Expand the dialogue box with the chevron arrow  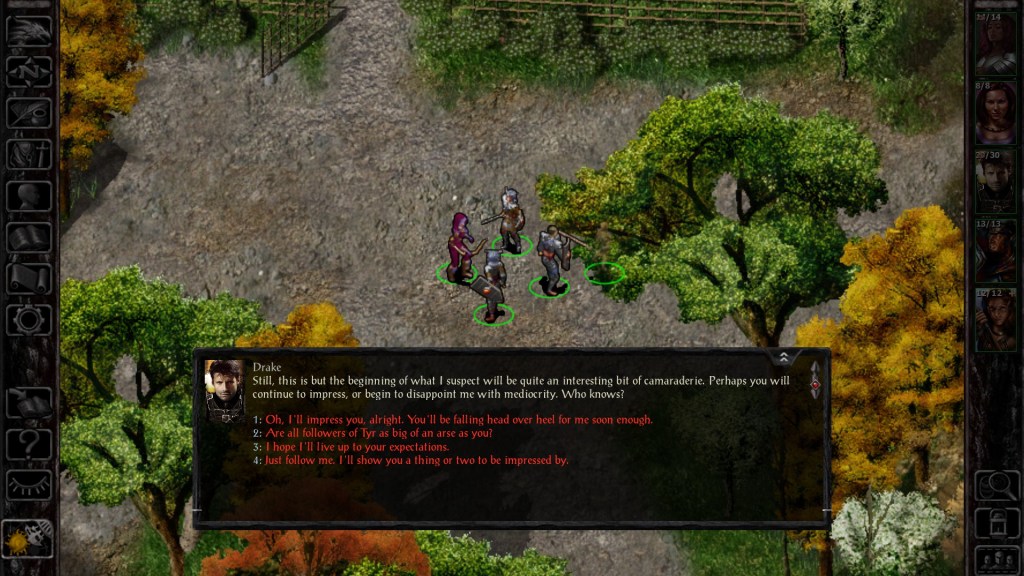coord(784,357)
